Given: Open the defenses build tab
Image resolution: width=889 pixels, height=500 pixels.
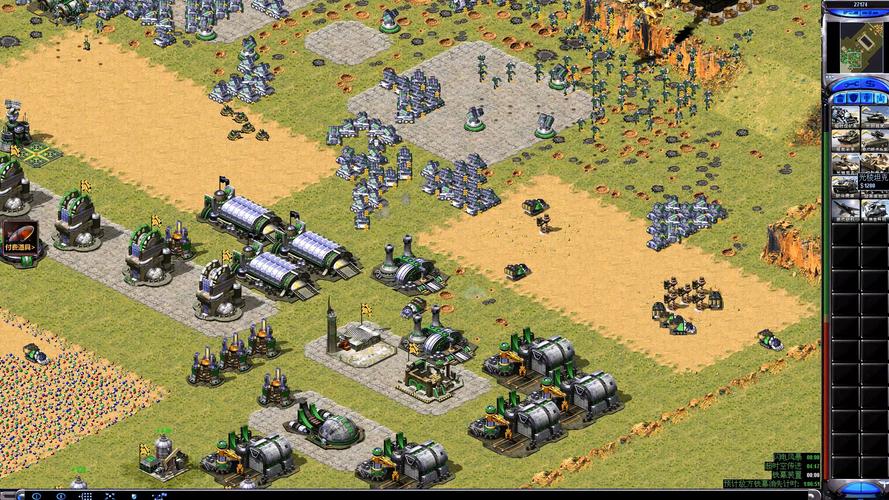Looking at the screenshot, I should click(852, 95).
